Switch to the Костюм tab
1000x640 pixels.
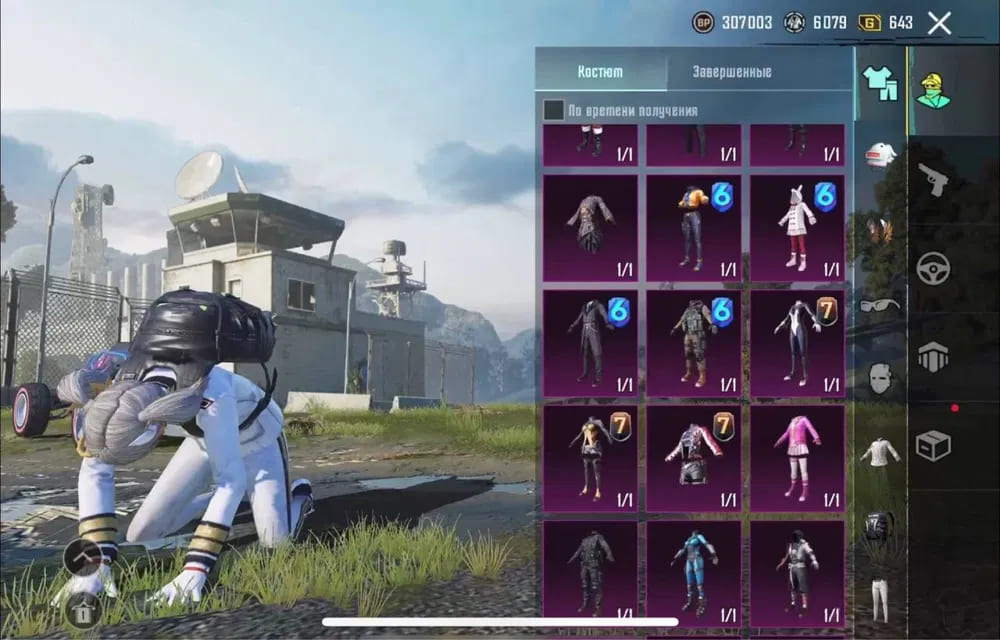[600, 72]
